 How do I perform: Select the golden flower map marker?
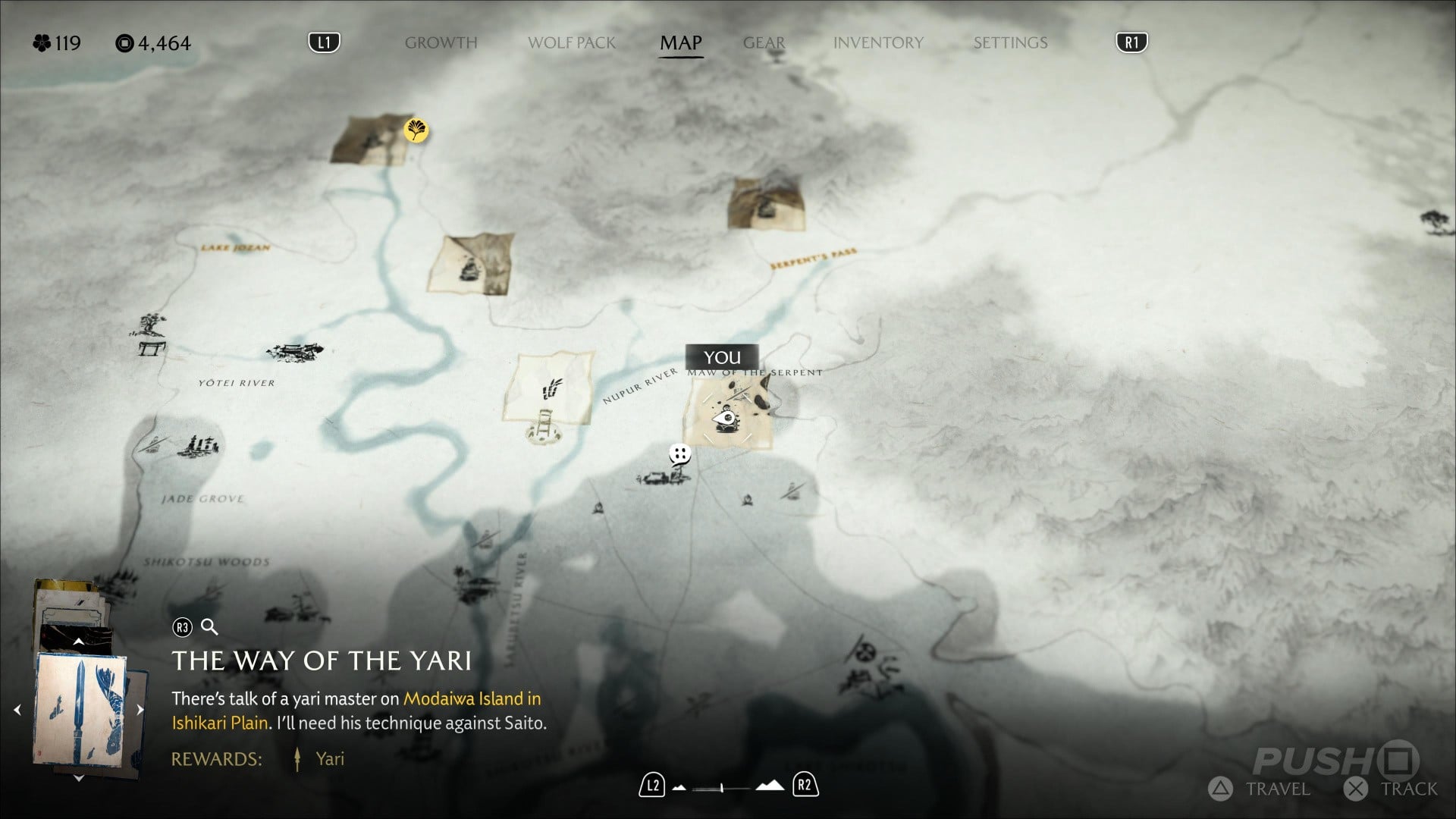click(x=416, y=130)
